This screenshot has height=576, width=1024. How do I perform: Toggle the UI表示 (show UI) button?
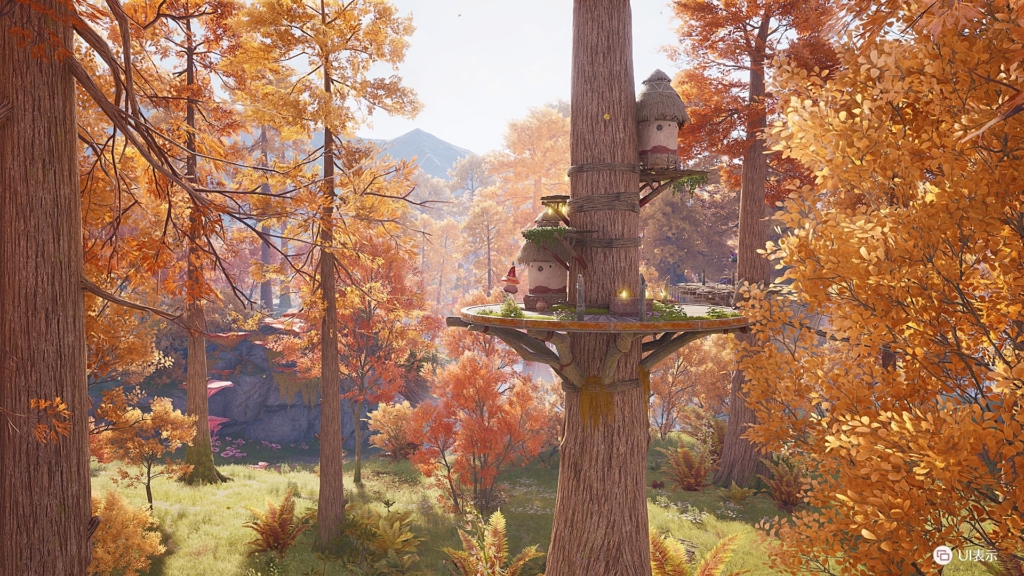click(965, 555)
